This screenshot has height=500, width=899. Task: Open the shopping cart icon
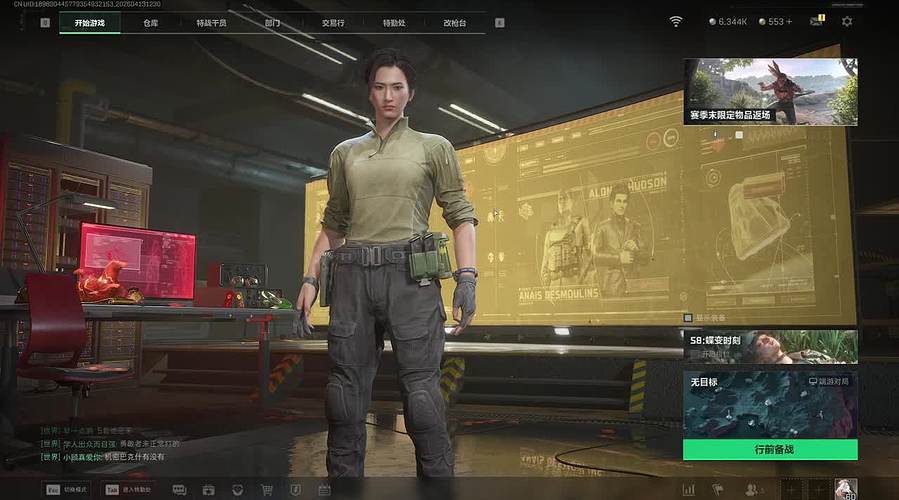tap(266, 490)
